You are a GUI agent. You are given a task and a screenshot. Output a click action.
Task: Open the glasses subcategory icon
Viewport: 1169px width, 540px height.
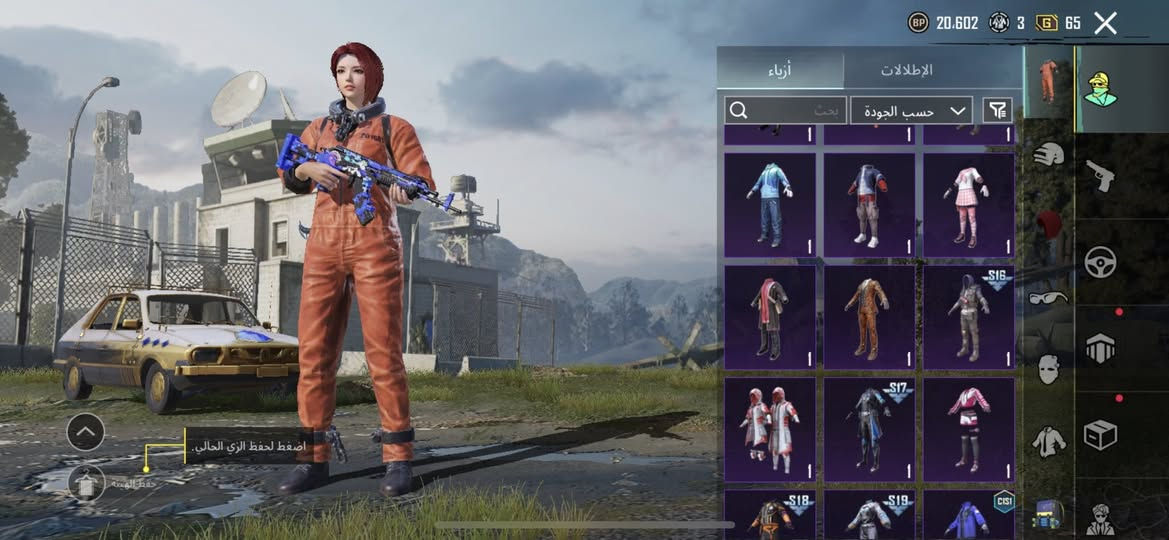[x=1047, y=298]
